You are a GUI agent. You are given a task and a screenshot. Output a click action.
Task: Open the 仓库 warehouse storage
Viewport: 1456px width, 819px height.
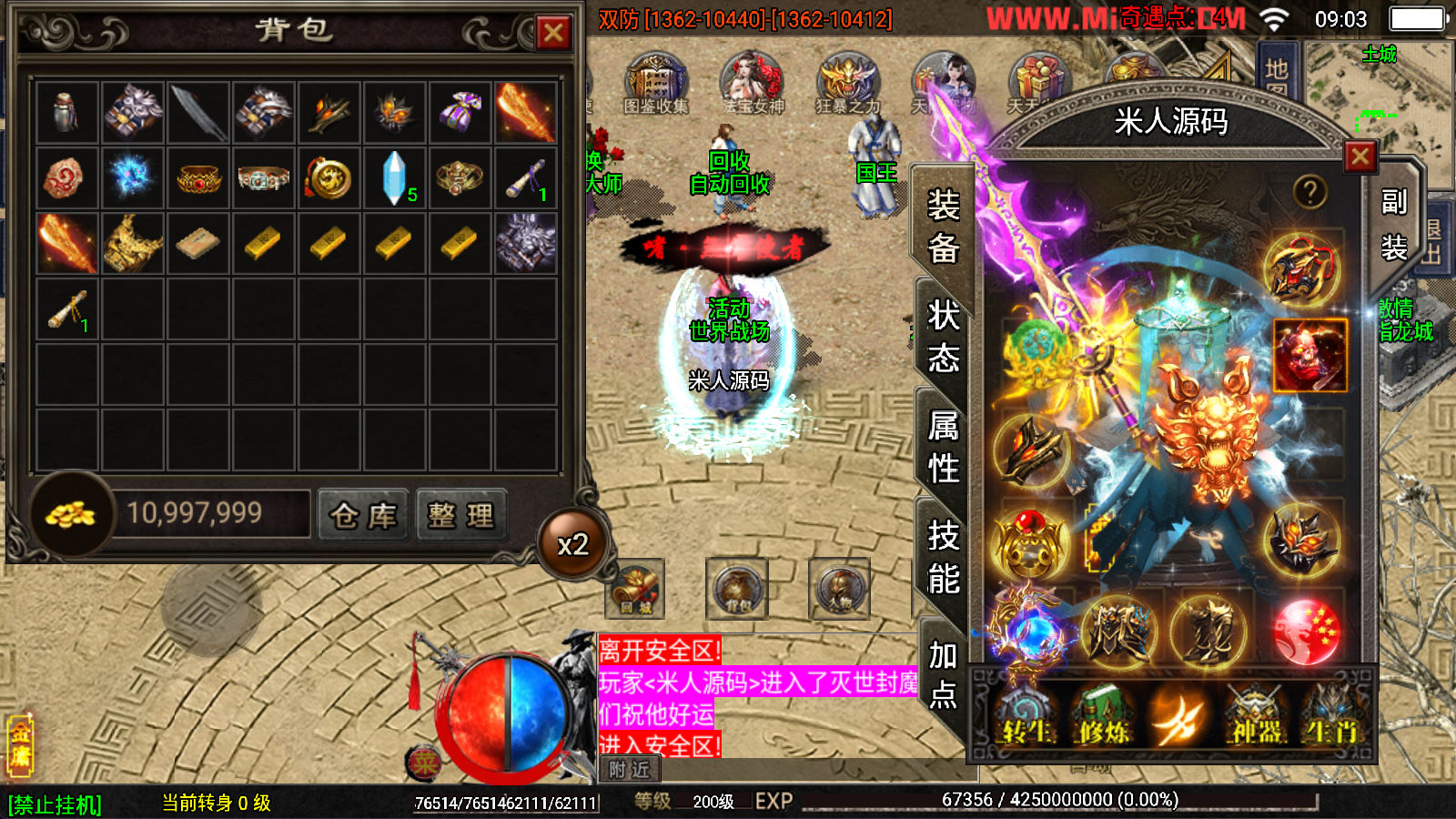(x=363, y=516)
